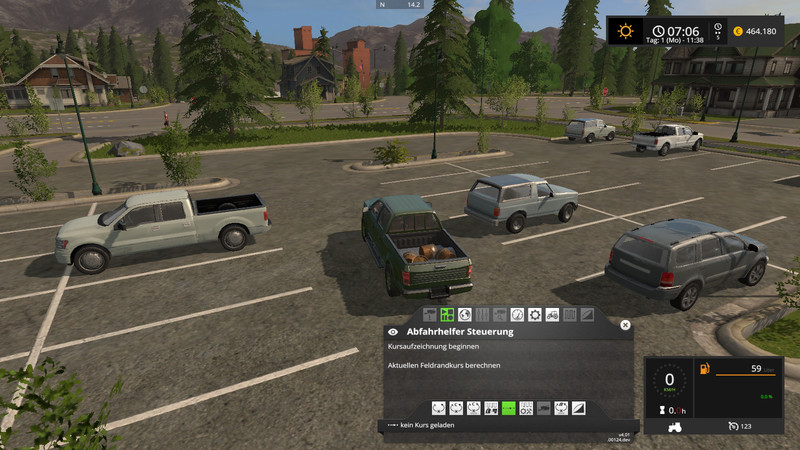Viewport: 800px width, 450px height.
Task: Switch to the speedometer tab
Action: [517, 314]
